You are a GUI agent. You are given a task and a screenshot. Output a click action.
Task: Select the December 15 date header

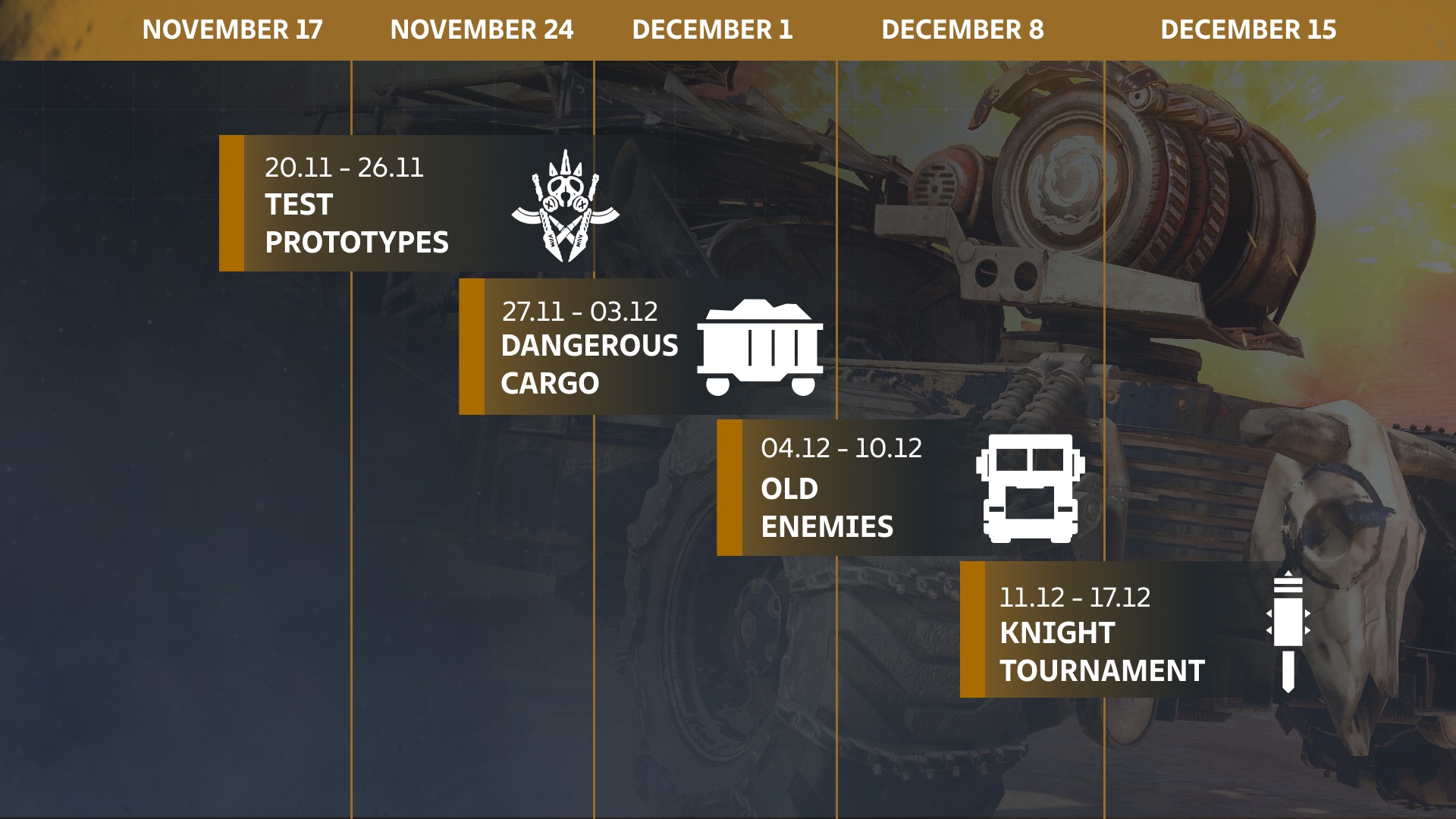1248,30
